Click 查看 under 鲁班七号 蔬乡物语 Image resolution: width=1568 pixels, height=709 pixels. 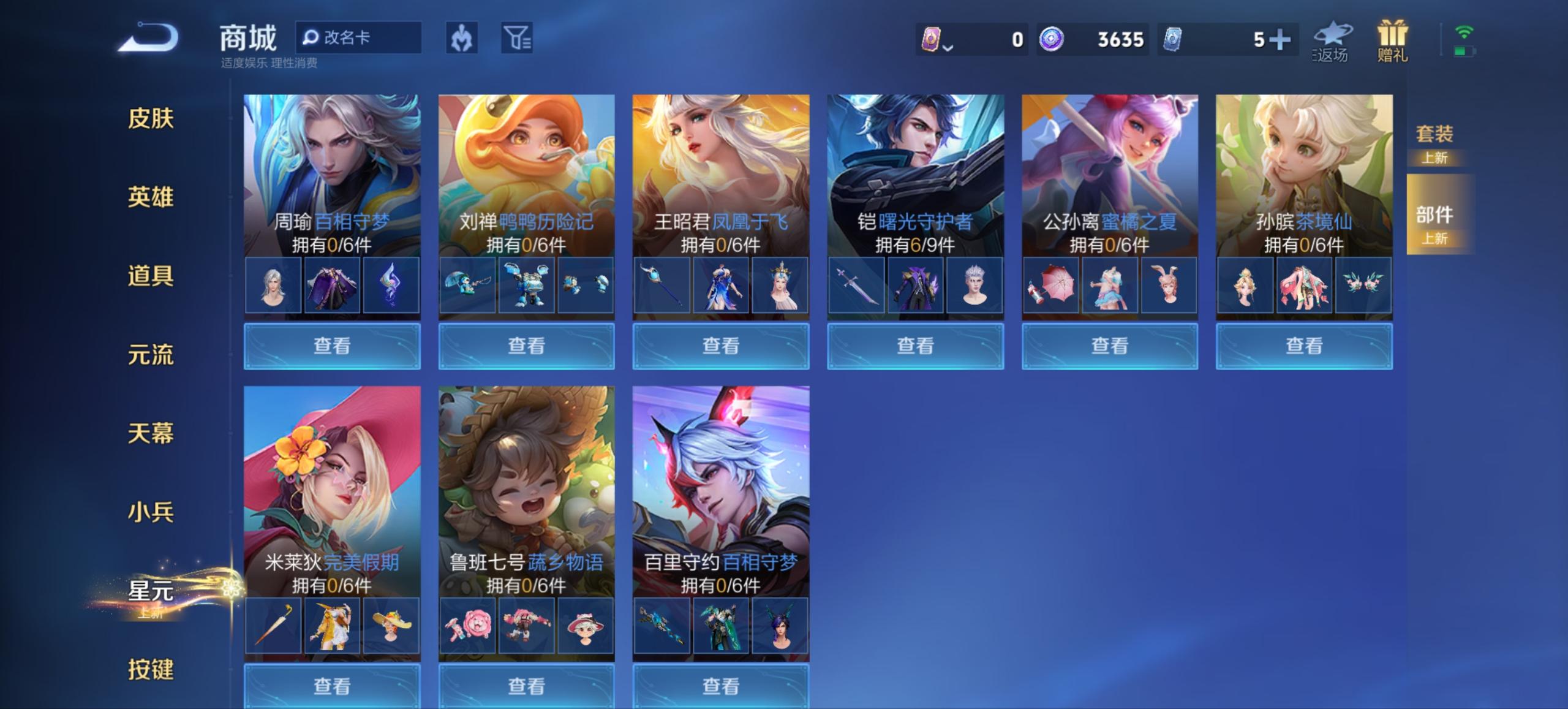coord(526,686)
